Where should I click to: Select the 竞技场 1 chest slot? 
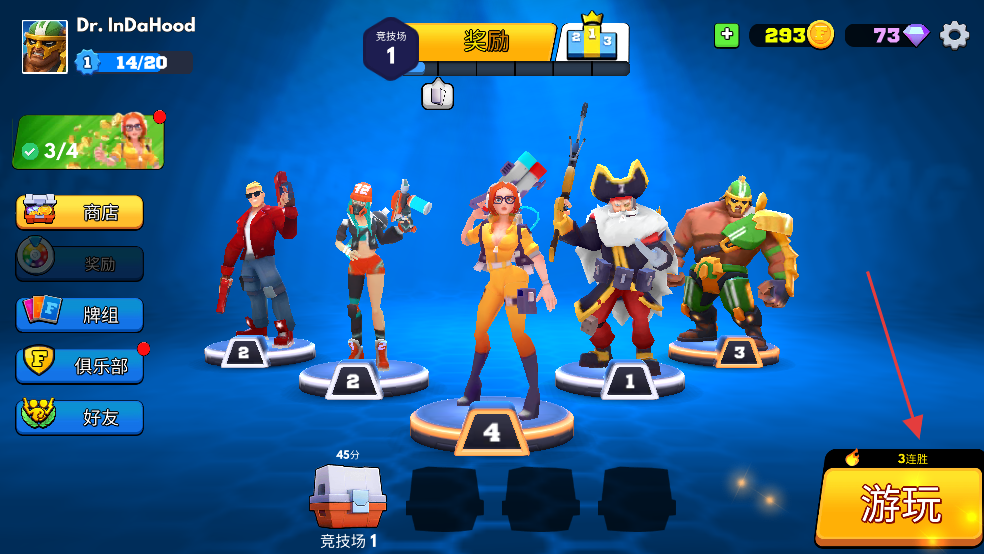[347, 499]
